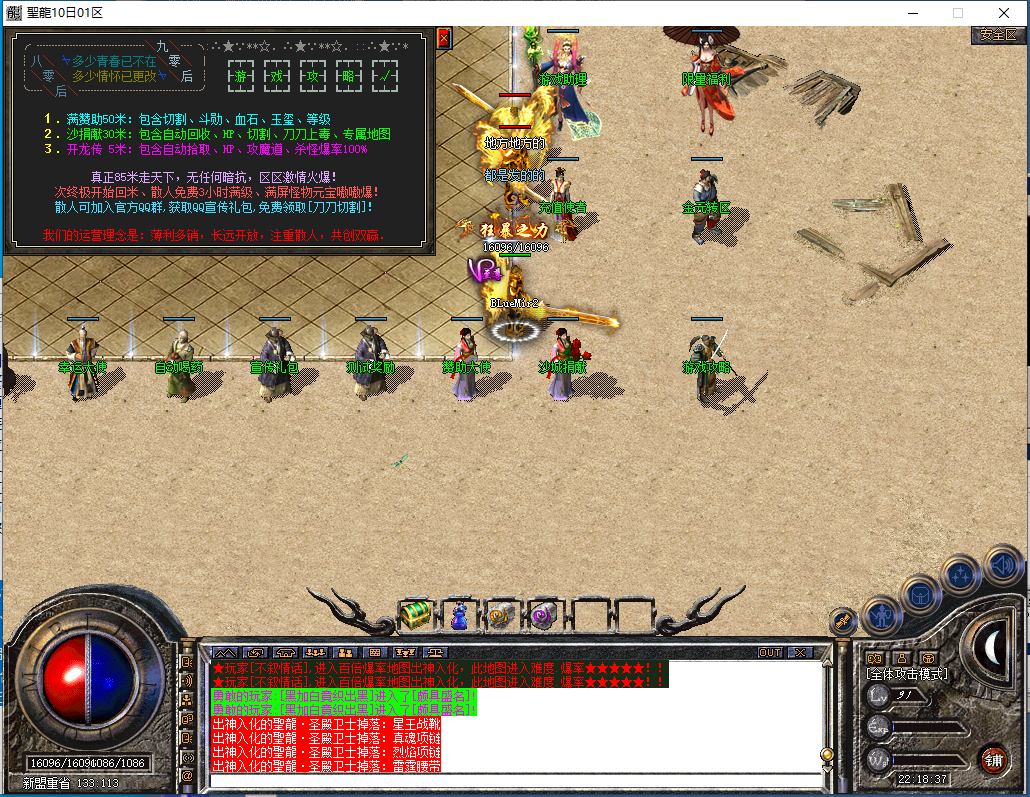This screenshot has height=797, width=1030.
Task: Close the chat panel with its X button
Action: [800, 653]
